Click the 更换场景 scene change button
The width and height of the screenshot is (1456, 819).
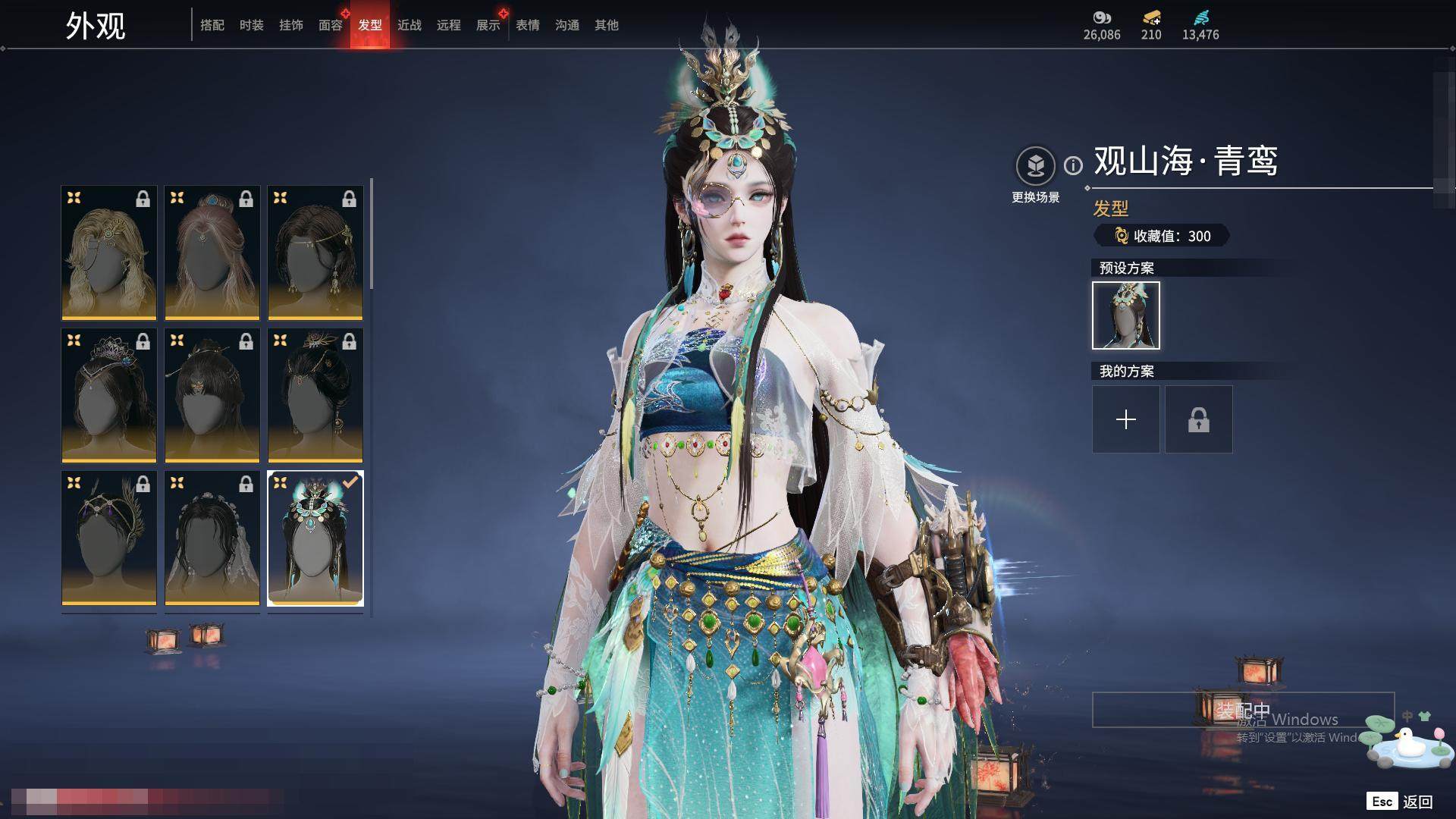coord(1035,167)
